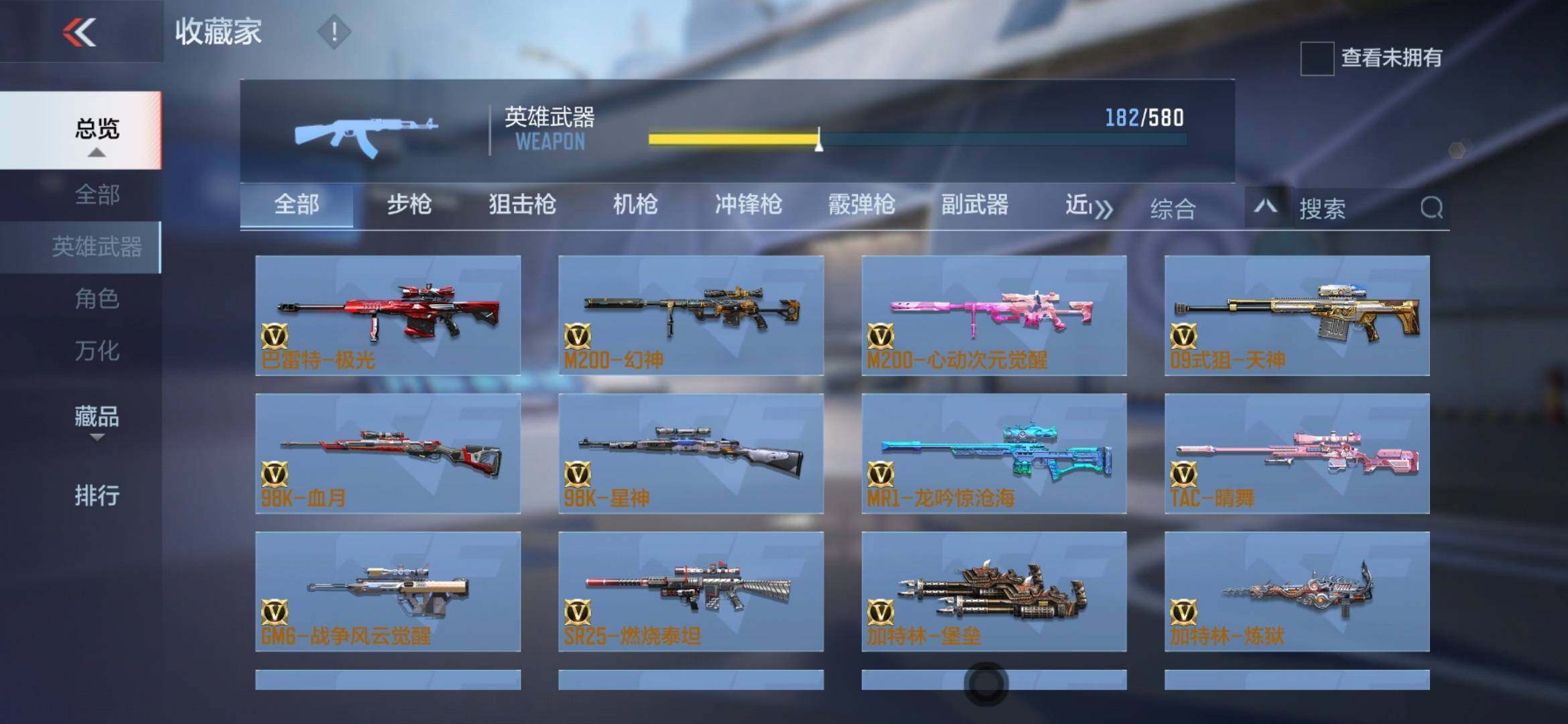Image resolution: width=1568 pixels, height=724 pixels.
Task: Pick the 加特林-炼狱 weapon card
Action: click(1297, 591)
